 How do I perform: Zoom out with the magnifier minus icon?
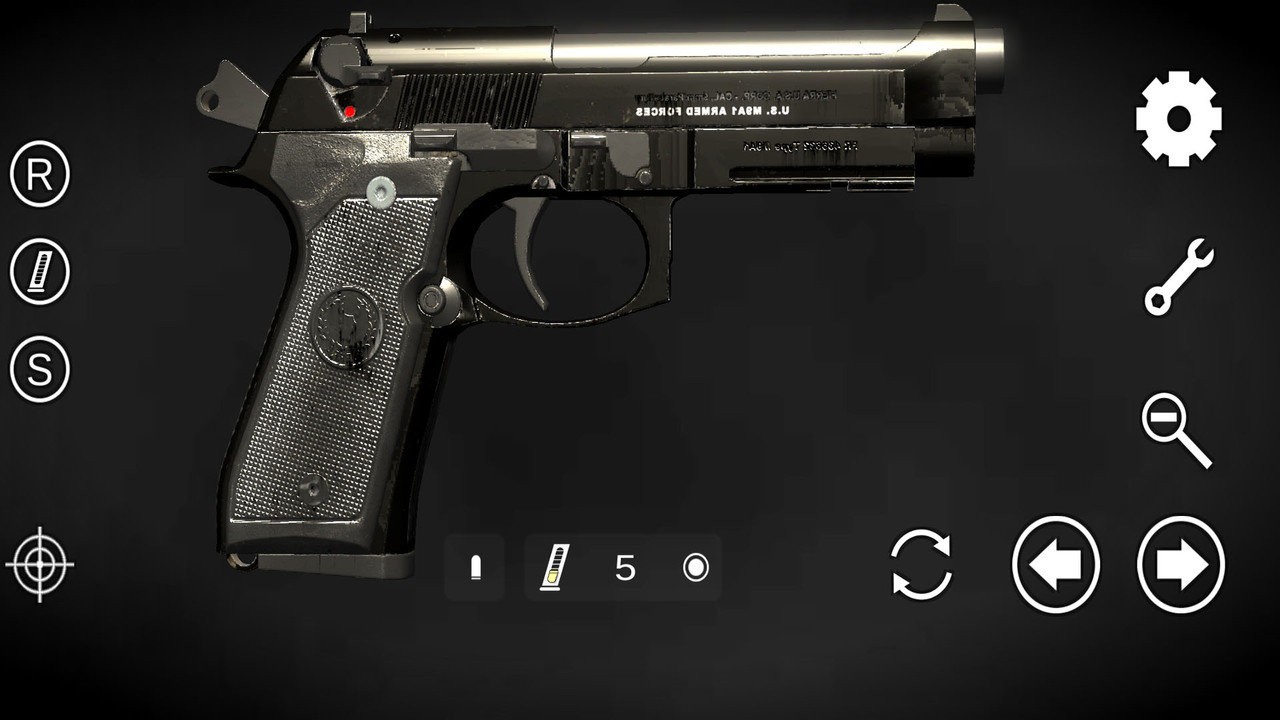pos(1176,430)
